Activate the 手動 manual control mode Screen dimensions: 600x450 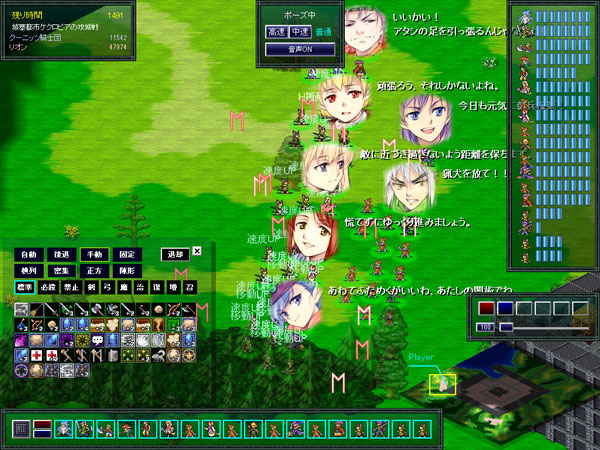tap(93, 254)
